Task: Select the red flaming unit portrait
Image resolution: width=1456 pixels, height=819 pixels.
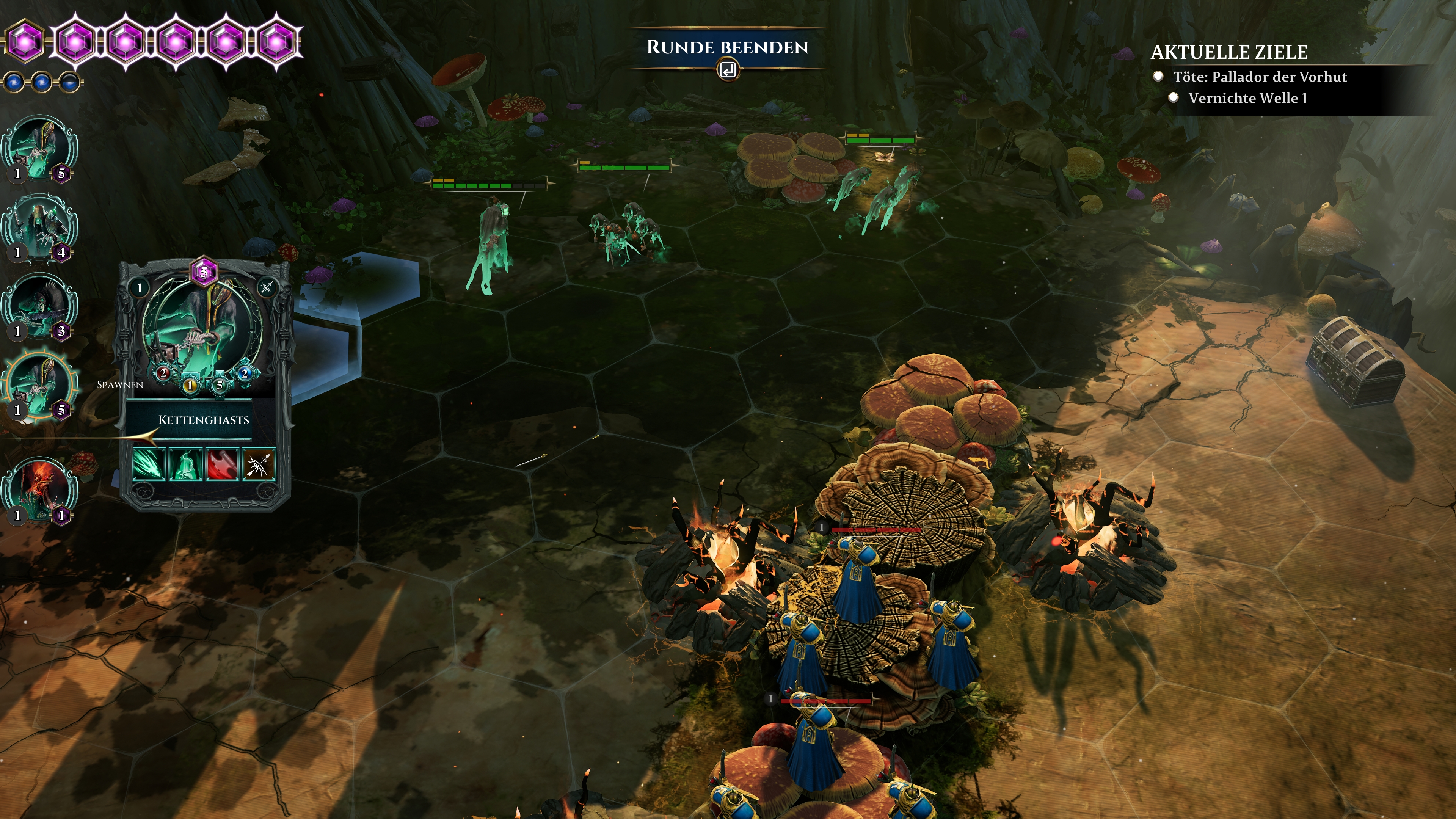Action: [x=39, y=490]
